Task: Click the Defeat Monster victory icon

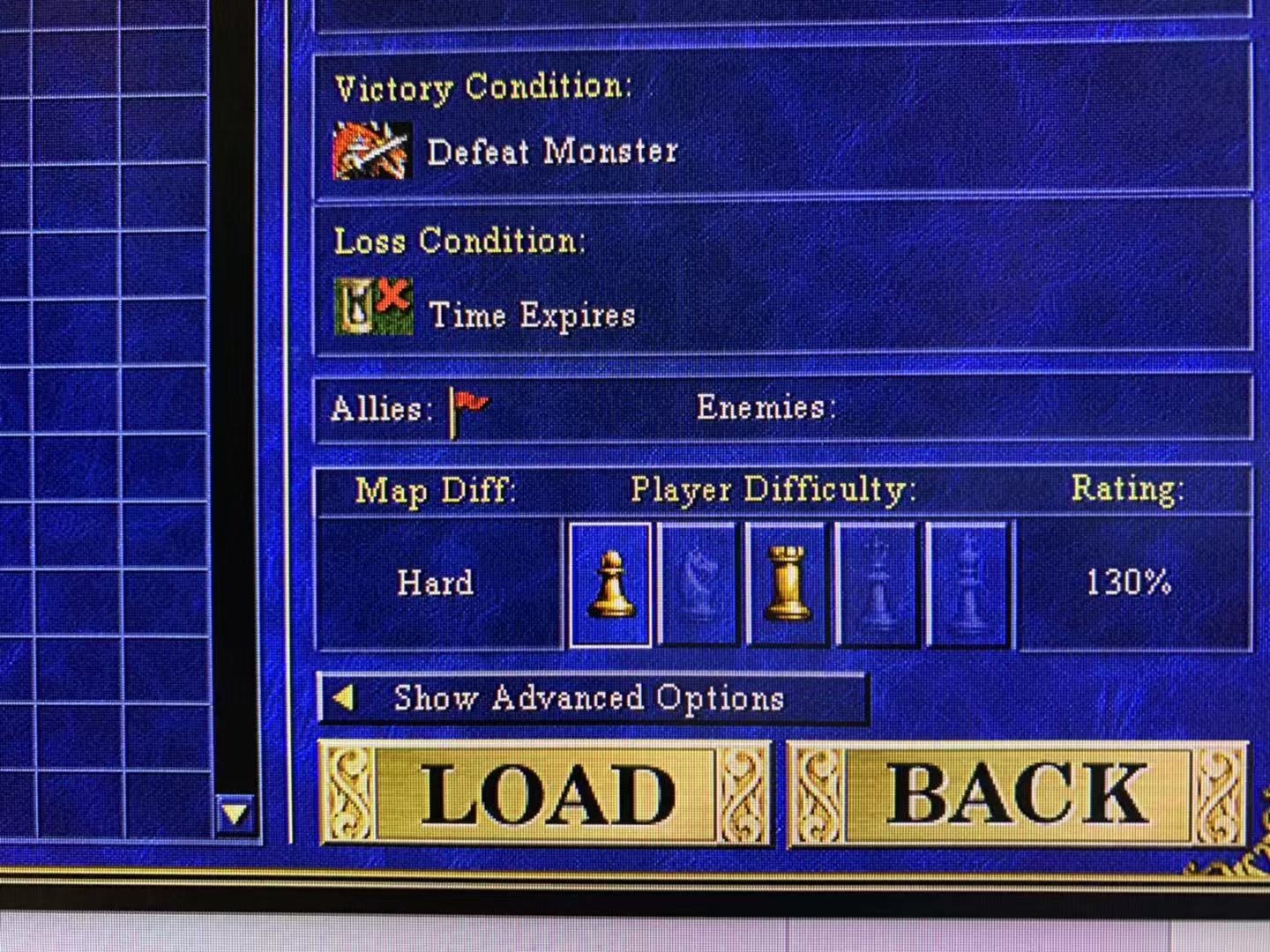Action: 371,151
